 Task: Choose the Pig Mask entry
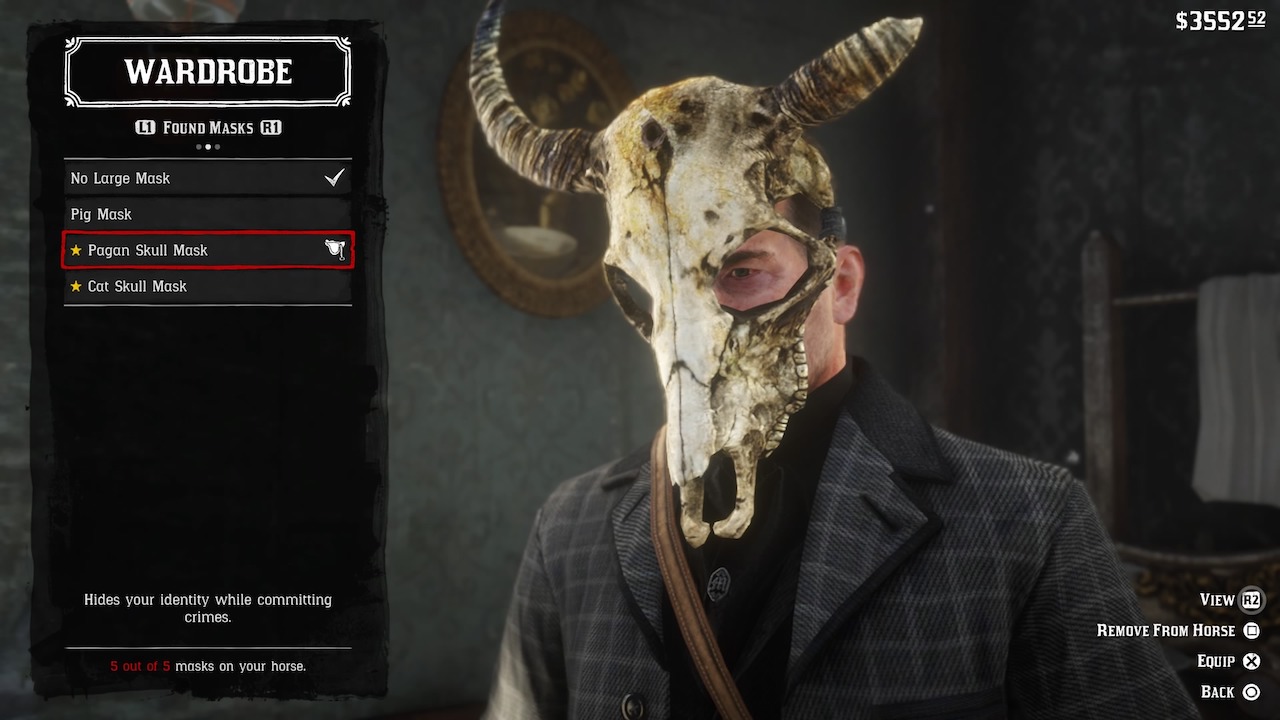[207, 214]
